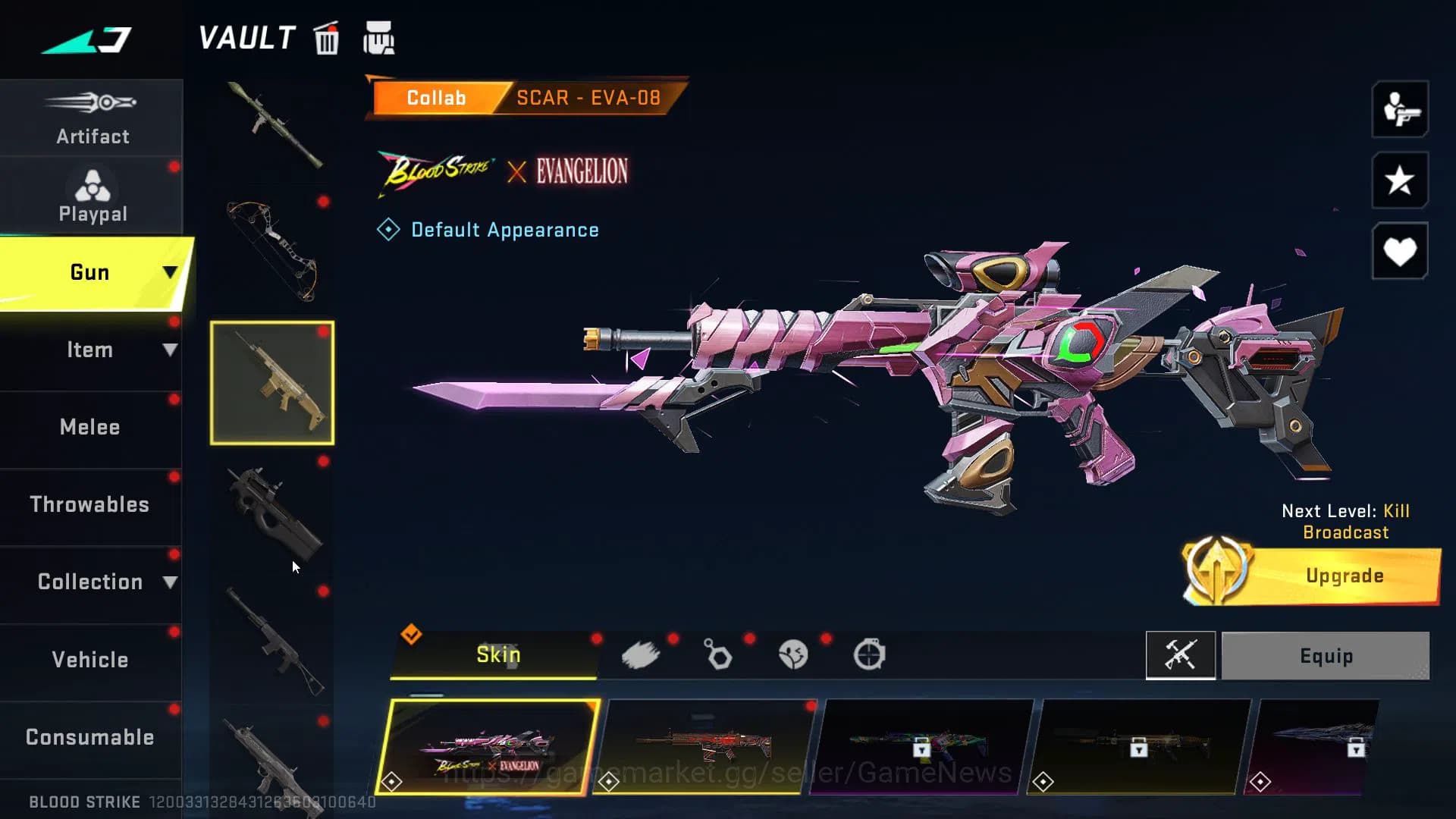
Task: Mark this weapon as favorite with the star
Action: click(1399, 180)
